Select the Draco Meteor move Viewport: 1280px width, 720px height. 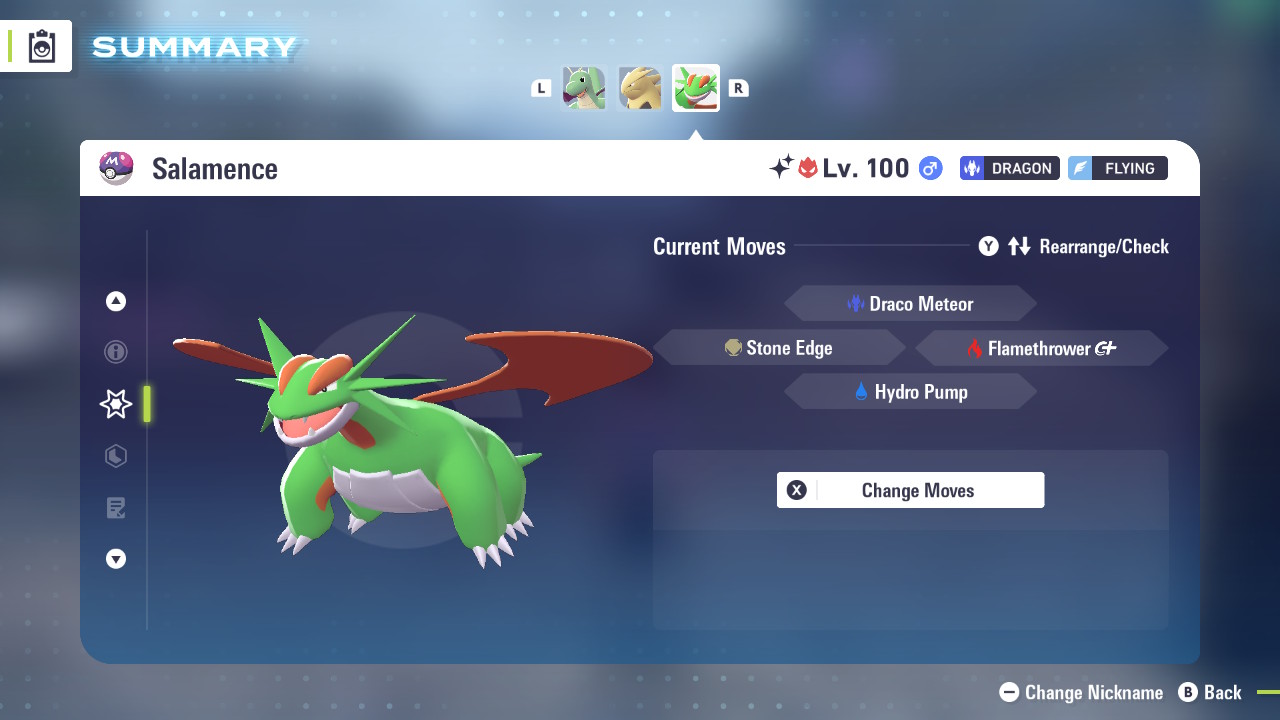910,303
